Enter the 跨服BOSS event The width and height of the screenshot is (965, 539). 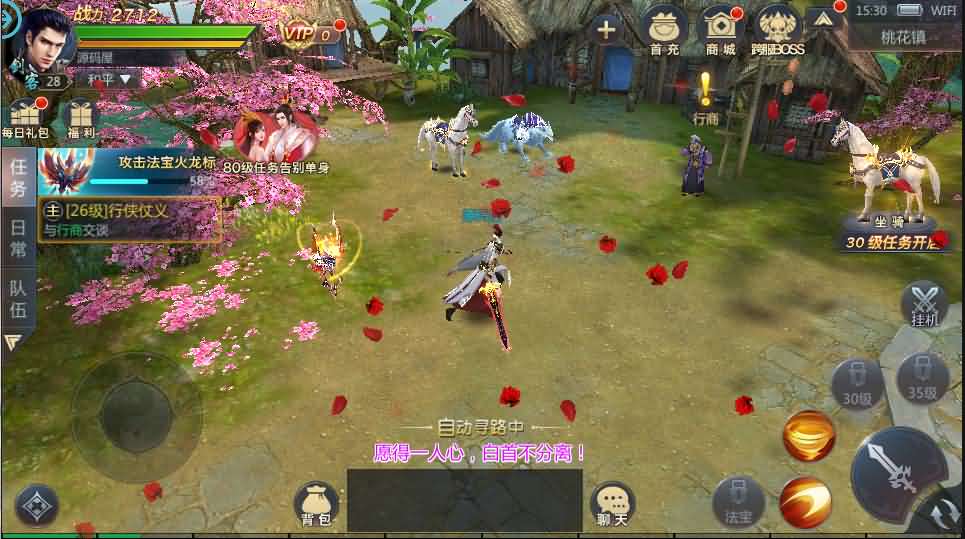[x=778, y=29]
